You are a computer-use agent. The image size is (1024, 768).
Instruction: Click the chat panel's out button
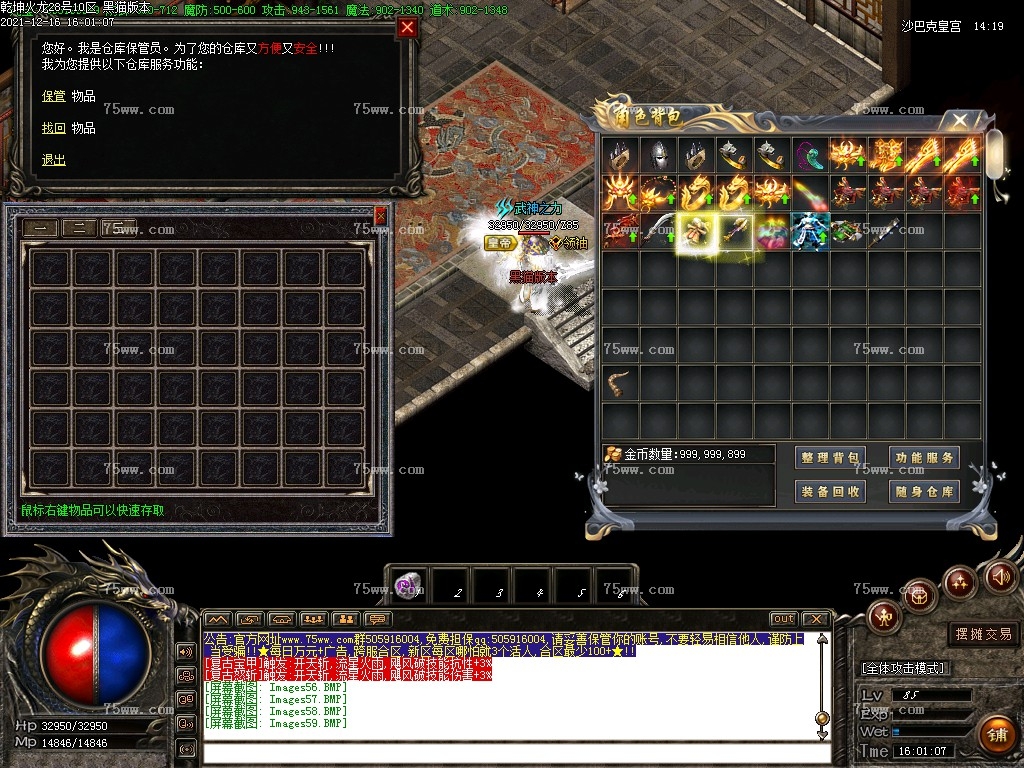(784, 619)
